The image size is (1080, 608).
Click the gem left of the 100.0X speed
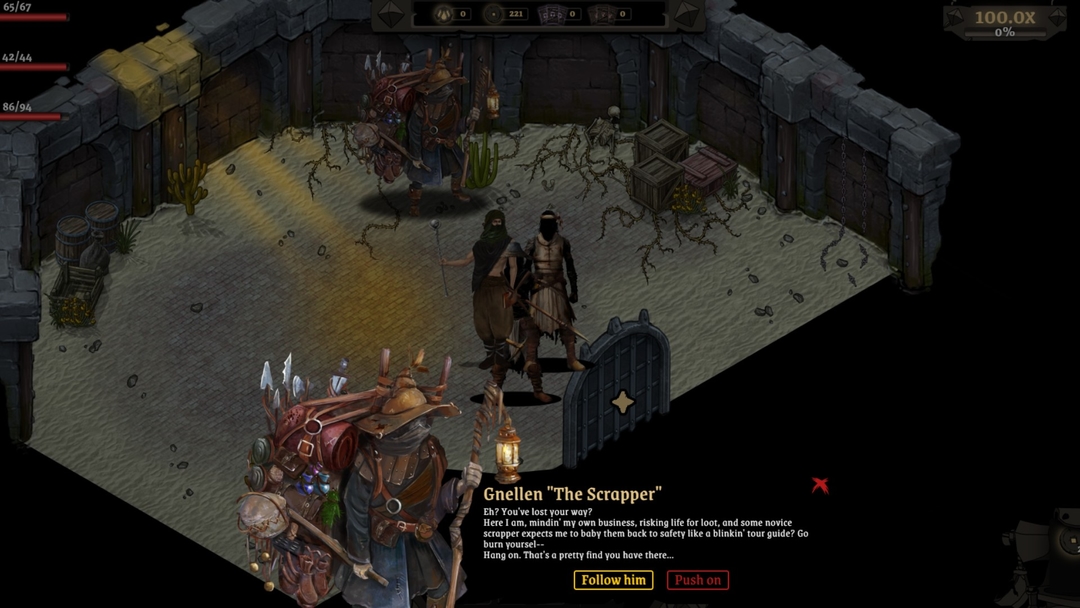pyautogui.click(x=957, y=18)
